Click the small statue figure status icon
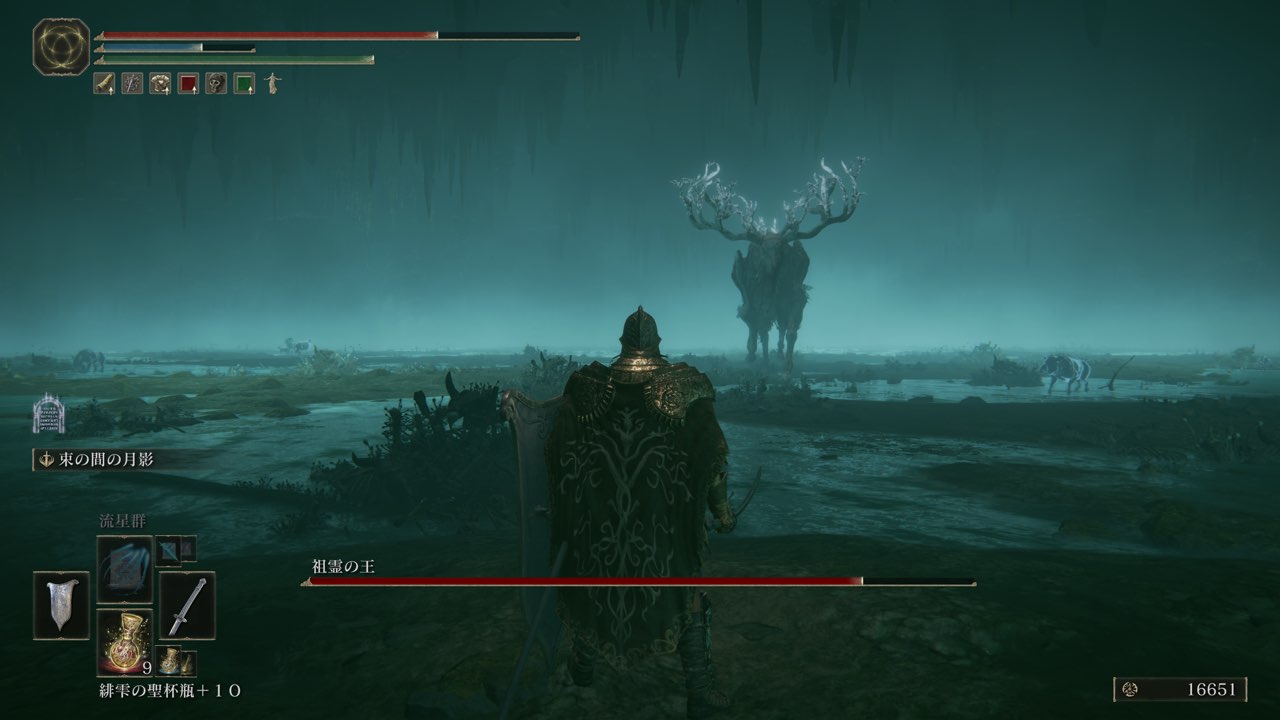 (x=272, y=84)
